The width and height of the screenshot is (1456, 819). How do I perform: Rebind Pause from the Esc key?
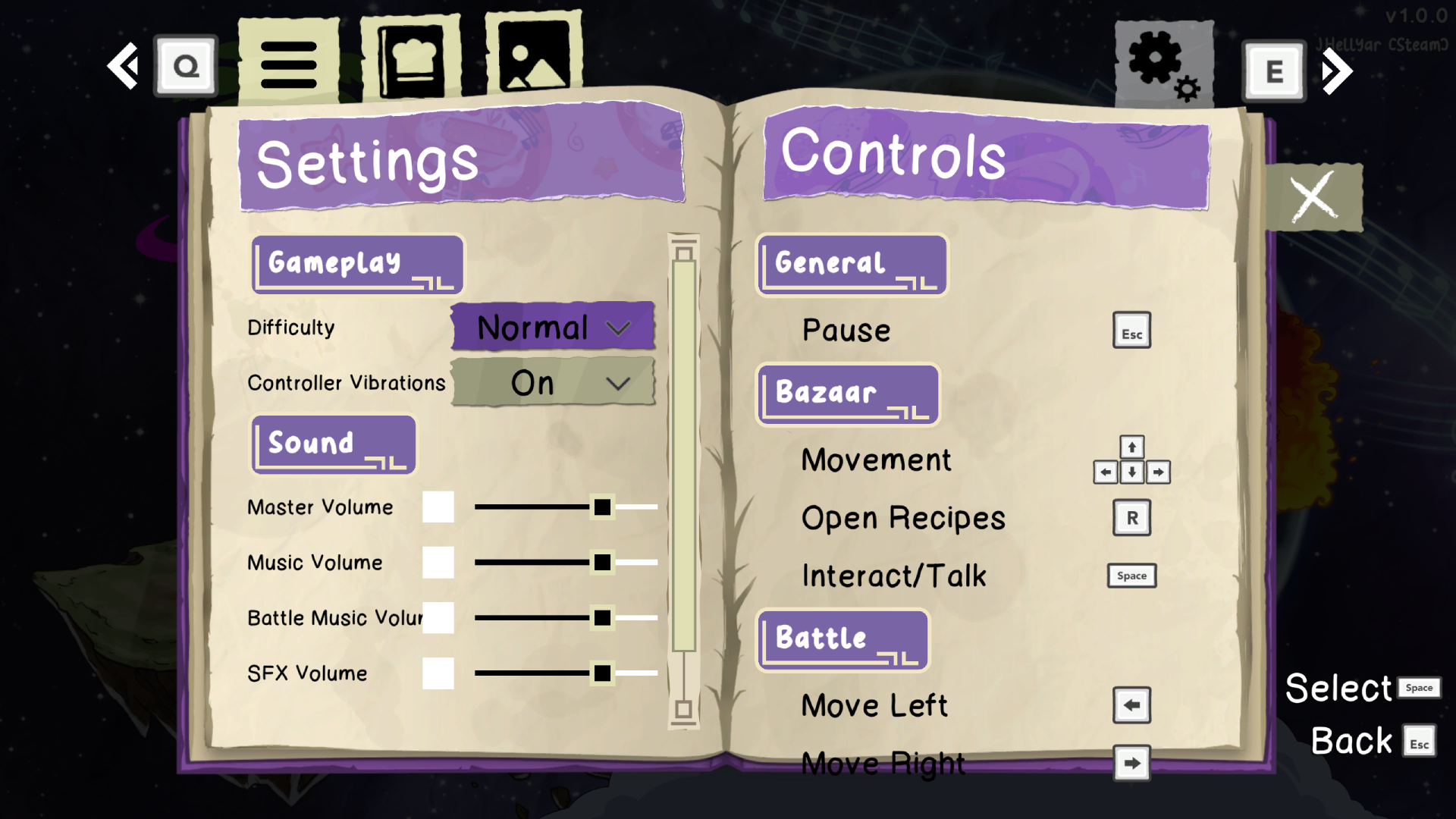pyautogui.click(x=1131, y=330)
